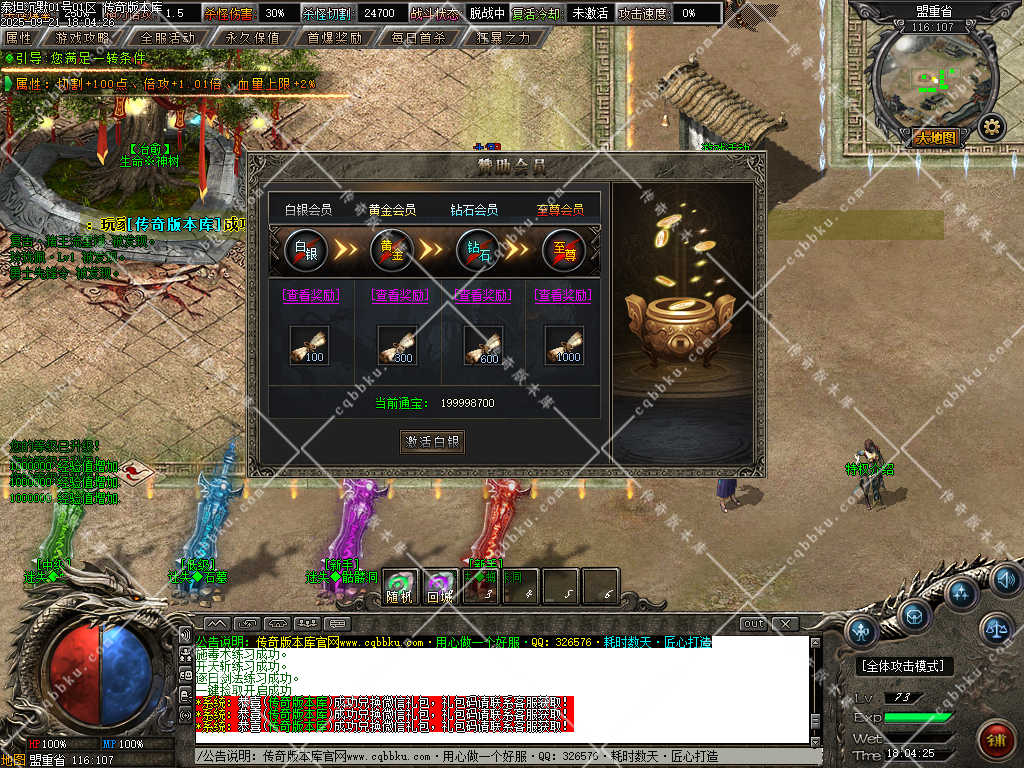
Task: Open the 首爆奖励 first-drop rewards menu
Action: point(334,38)
